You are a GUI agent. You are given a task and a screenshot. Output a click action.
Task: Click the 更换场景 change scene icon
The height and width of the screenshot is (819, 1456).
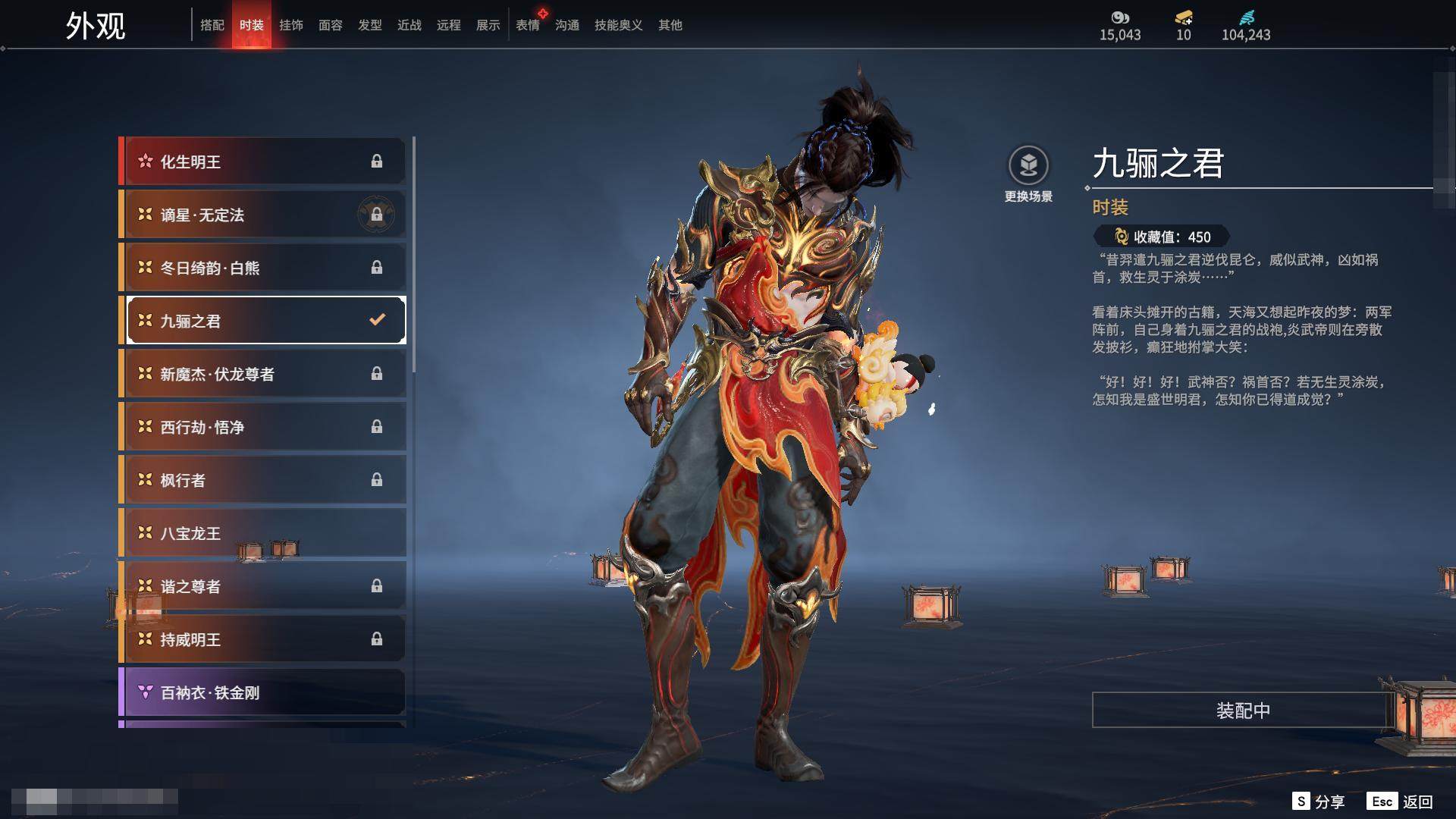(x=1028, y=166)
